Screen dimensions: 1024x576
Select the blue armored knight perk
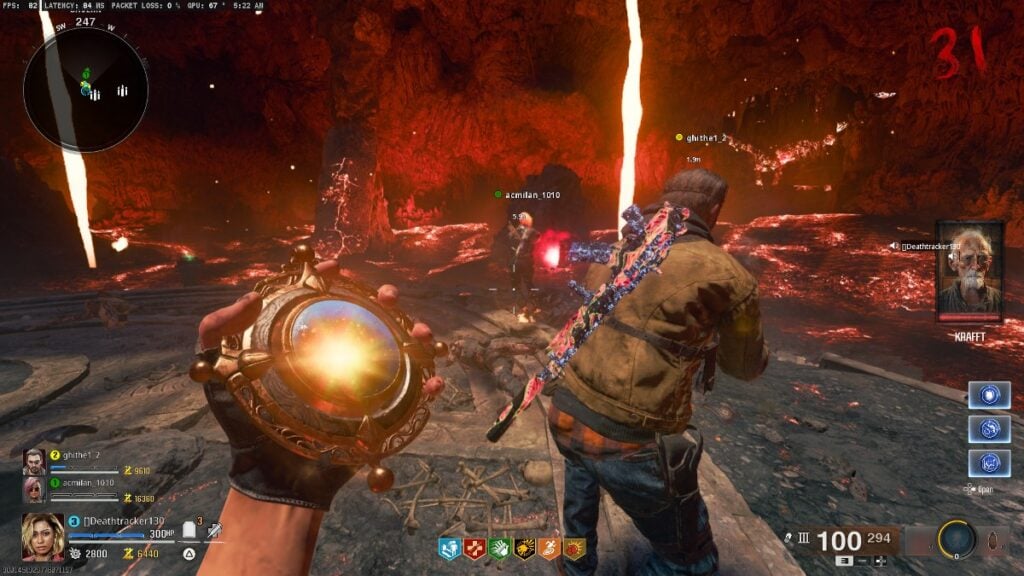point(448,549)
